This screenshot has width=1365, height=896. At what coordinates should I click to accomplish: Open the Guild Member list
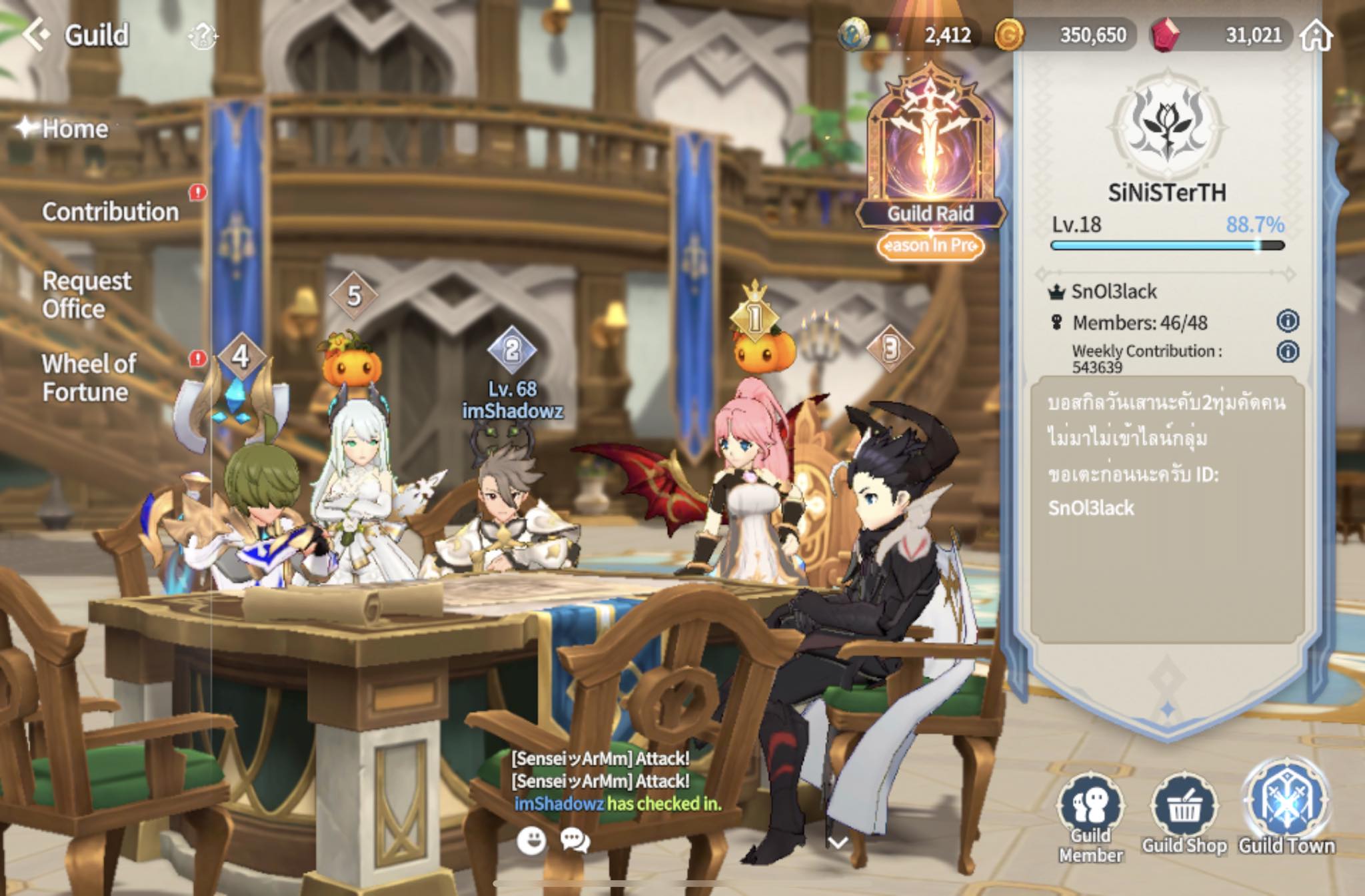pyautogui.click(x=1090, y=817)
